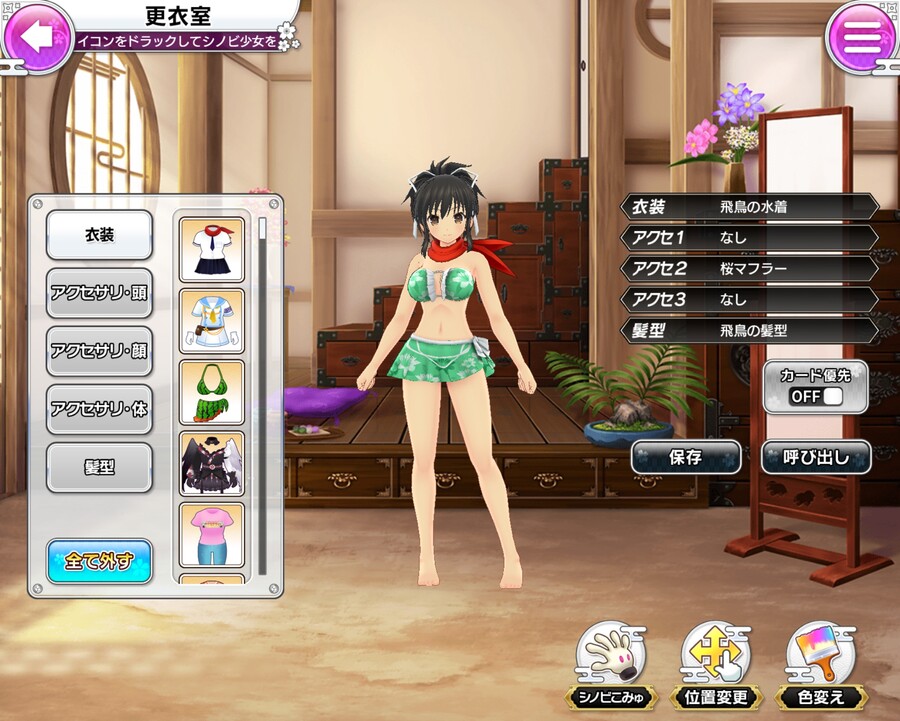Select the sailor school uniform with red scarf
Image resolution: width=900 pixels, height=721 pixels.
[x=212, y=249]
